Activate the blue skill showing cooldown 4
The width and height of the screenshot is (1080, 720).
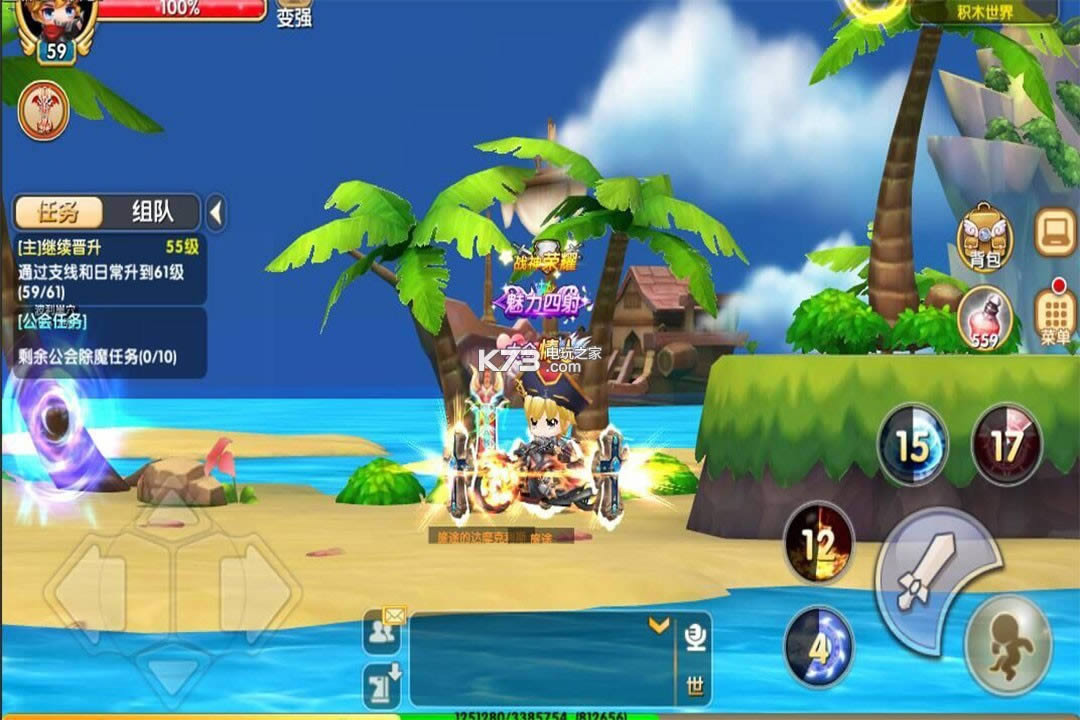pyautogui.click(x=818, y=647)
